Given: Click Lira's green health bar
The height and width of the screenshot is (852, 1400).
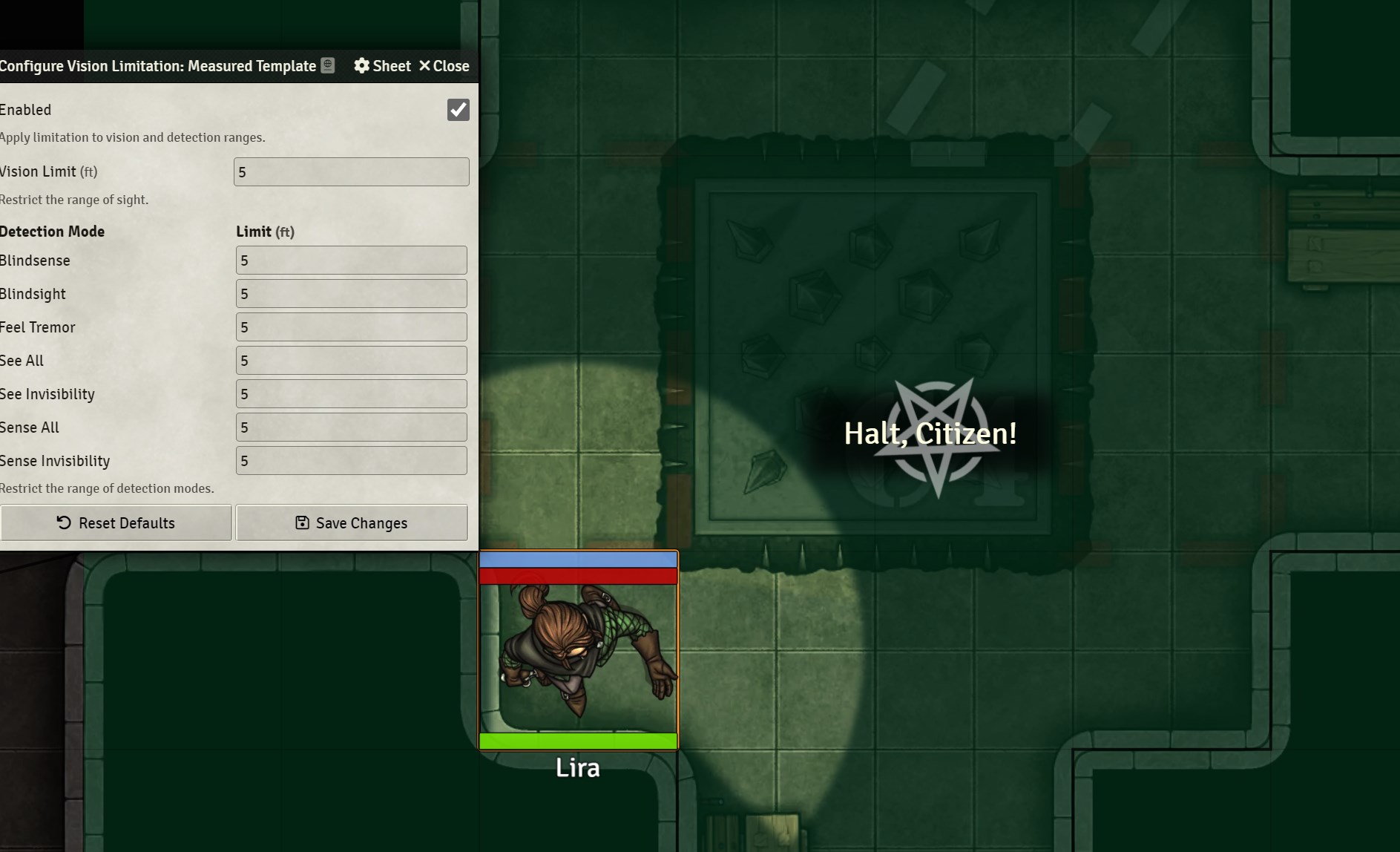Looking at the screenshot, I should 578,740.
